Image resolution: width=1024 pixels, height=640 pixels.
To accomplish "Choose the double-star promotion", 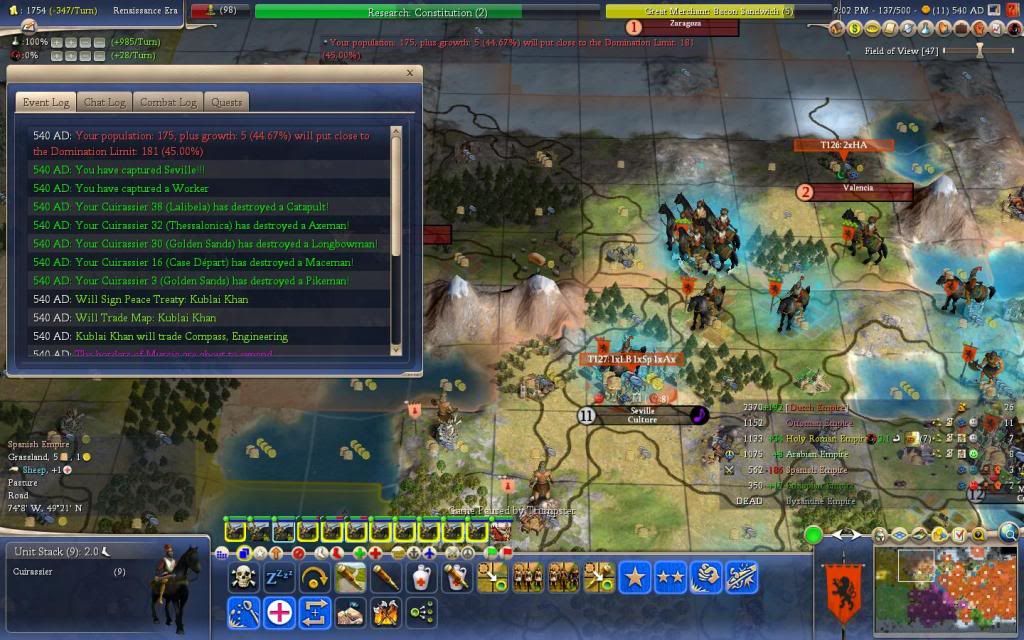I will tap(669, 577).
